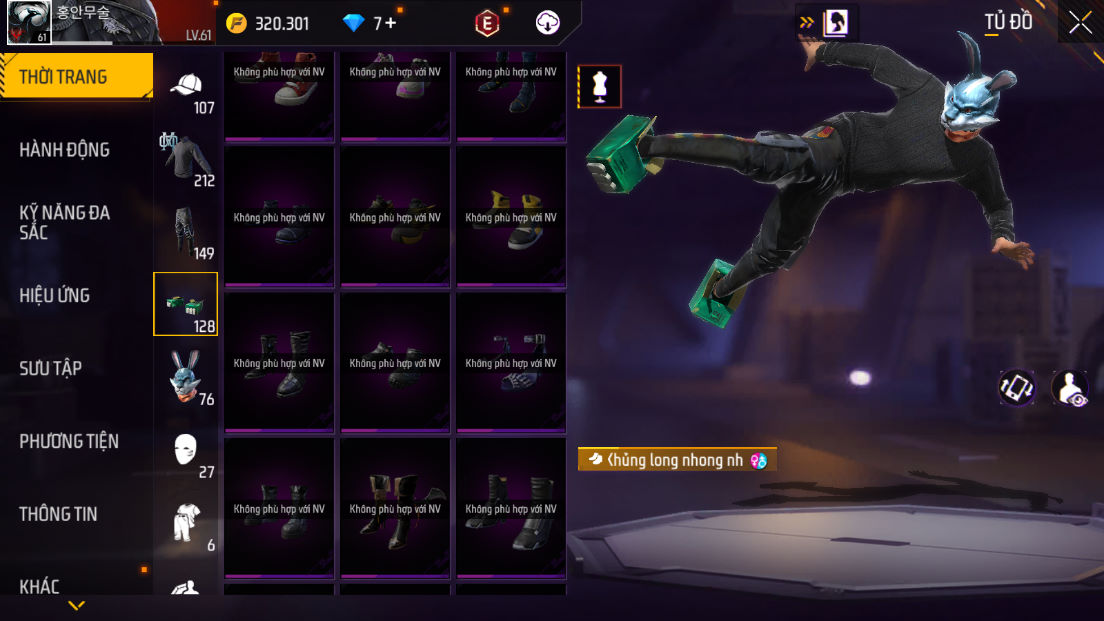Viewport: 1104px width, 621px height.
Task: Click the plus button beside the diamonds
Action: (390, 23)
